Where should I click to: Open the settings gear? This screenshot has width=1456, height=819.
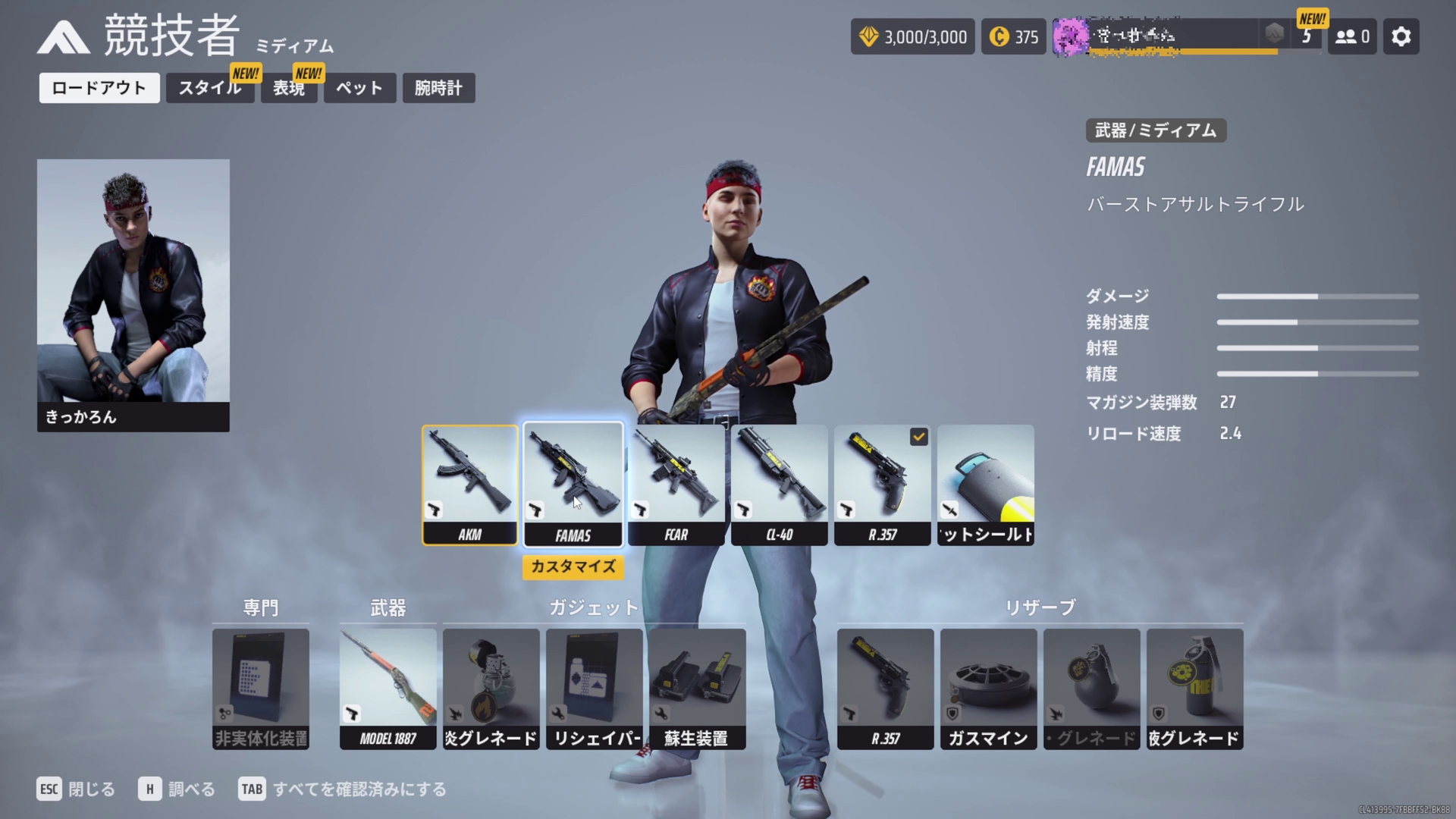click(x=1401, y=36)
